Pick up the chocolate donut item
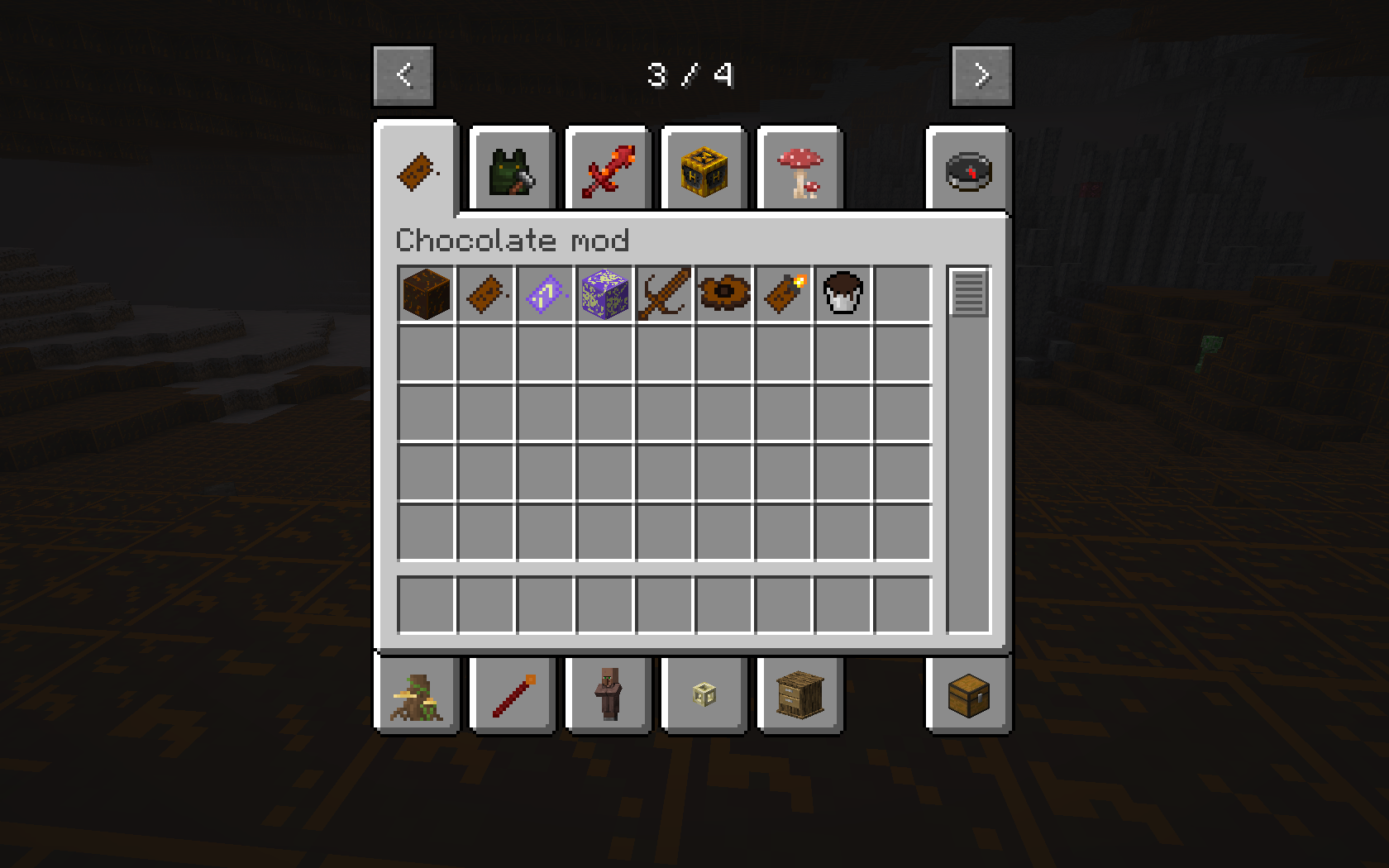The width and height of the screenshot is (1389, 868). click(x=723, y=294)
